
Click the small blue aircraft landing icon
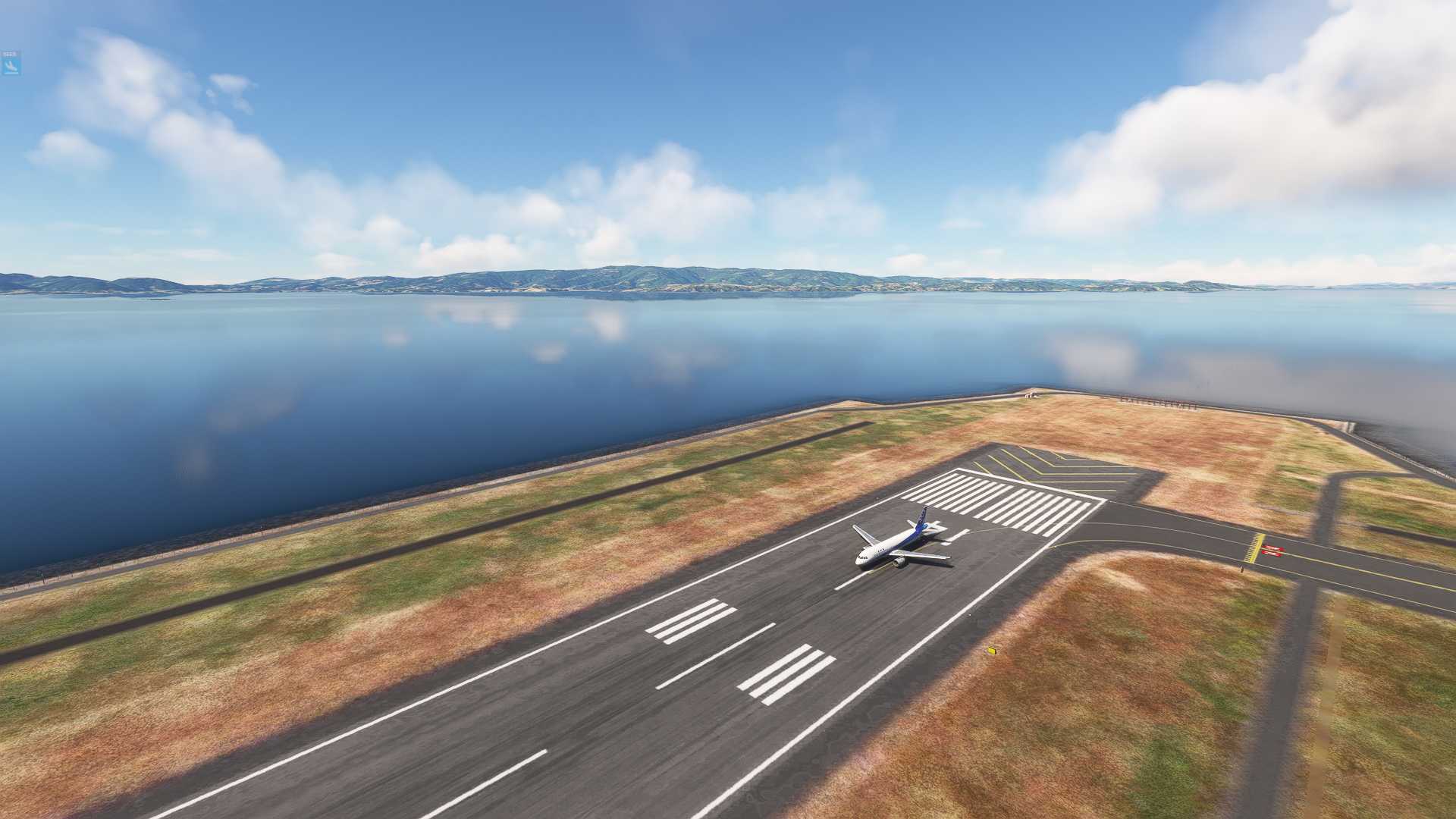point(11,65)
